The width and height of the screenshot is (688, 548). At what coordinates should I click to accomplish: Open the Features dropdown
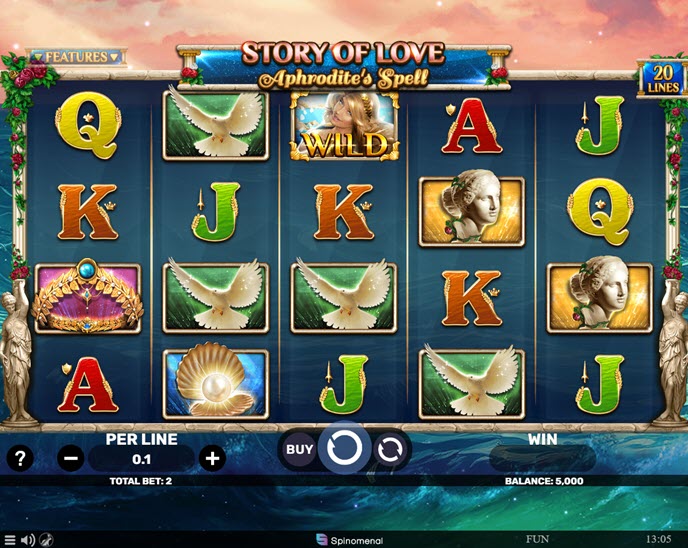75,57
